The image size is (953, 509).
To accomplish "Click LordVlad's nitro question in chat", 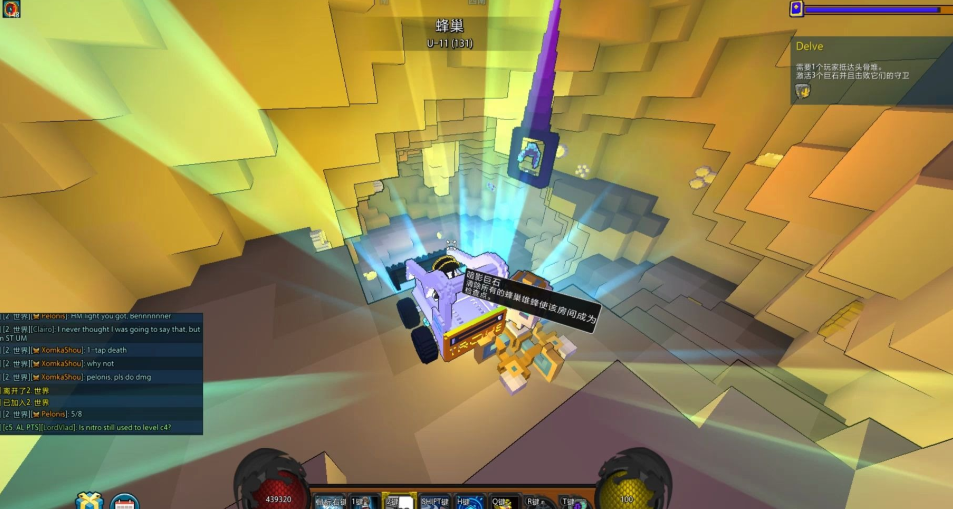I will click(x=100, y=427).
